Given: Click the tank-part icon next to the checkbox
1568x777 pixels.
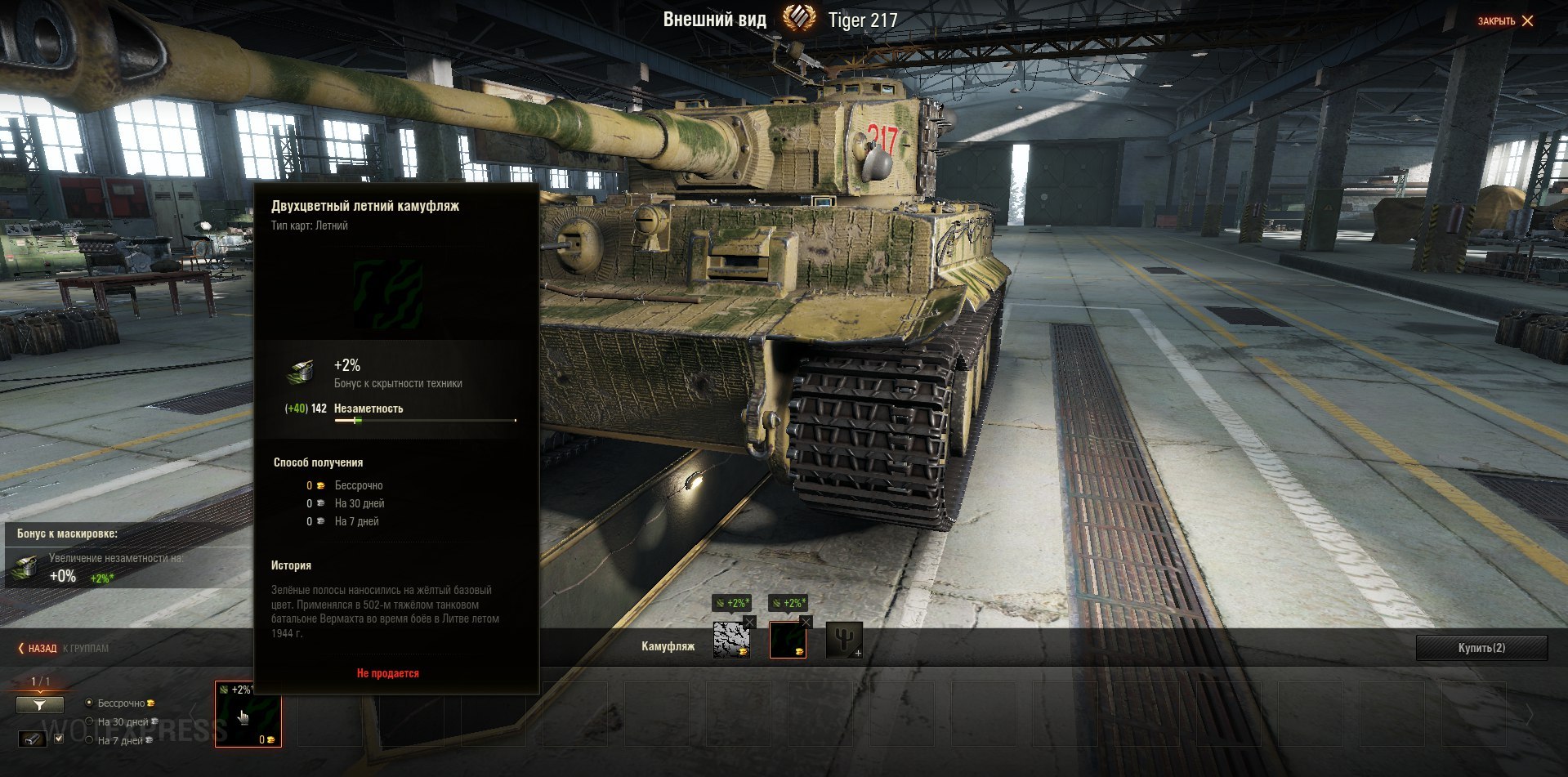Looking at the screenshot, I should click(x=33, y=739).
